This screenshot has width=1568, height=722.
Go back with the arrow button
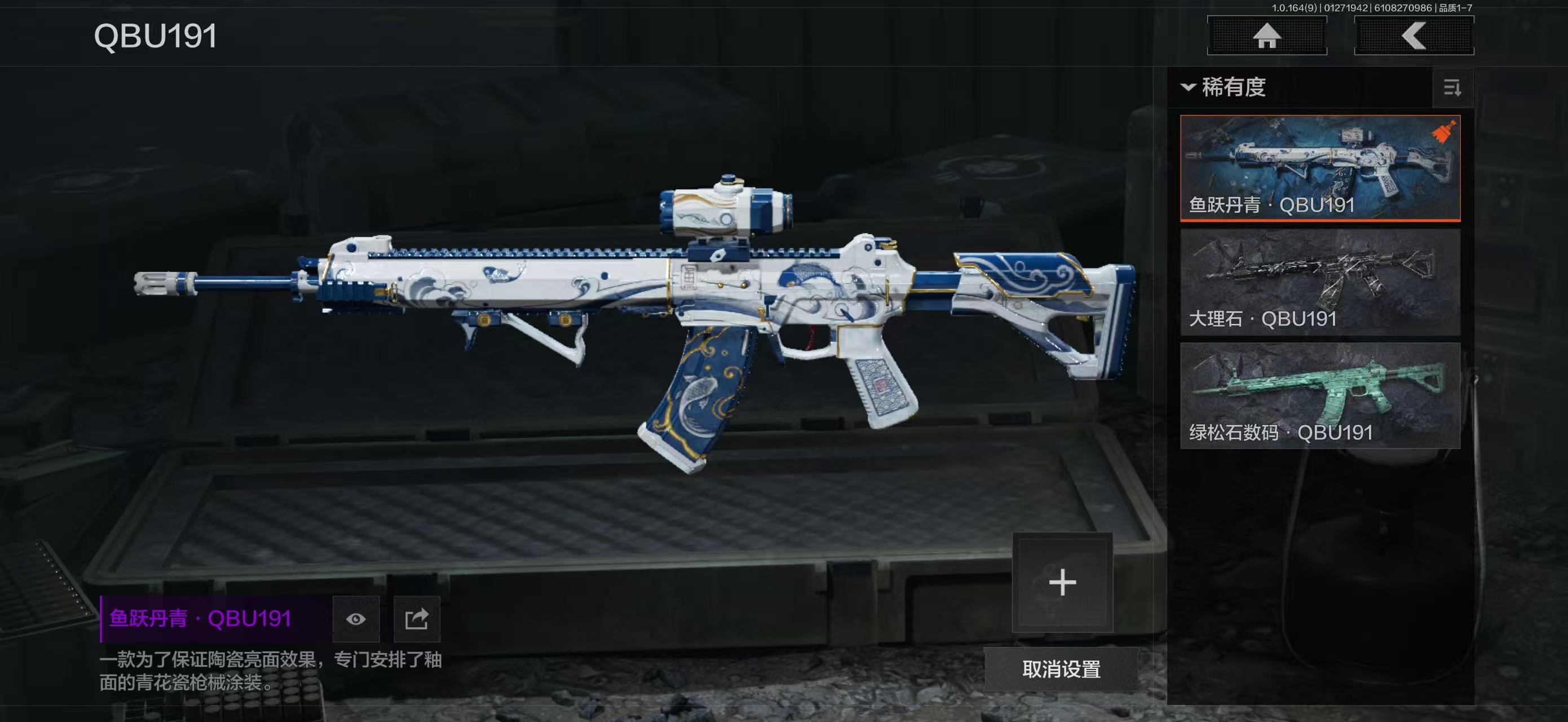coord(1414,36)
